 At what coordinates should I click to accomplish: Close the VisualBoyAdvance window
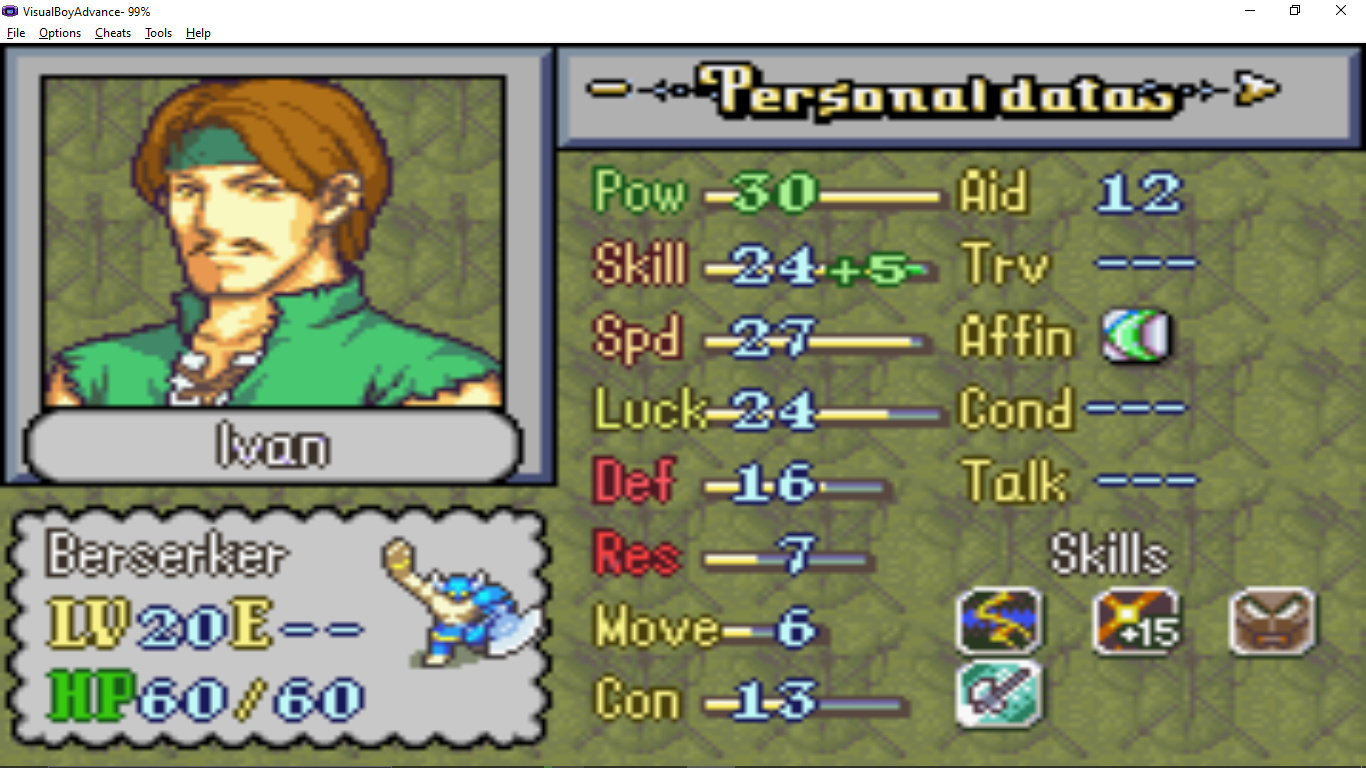pos(1341,11)
